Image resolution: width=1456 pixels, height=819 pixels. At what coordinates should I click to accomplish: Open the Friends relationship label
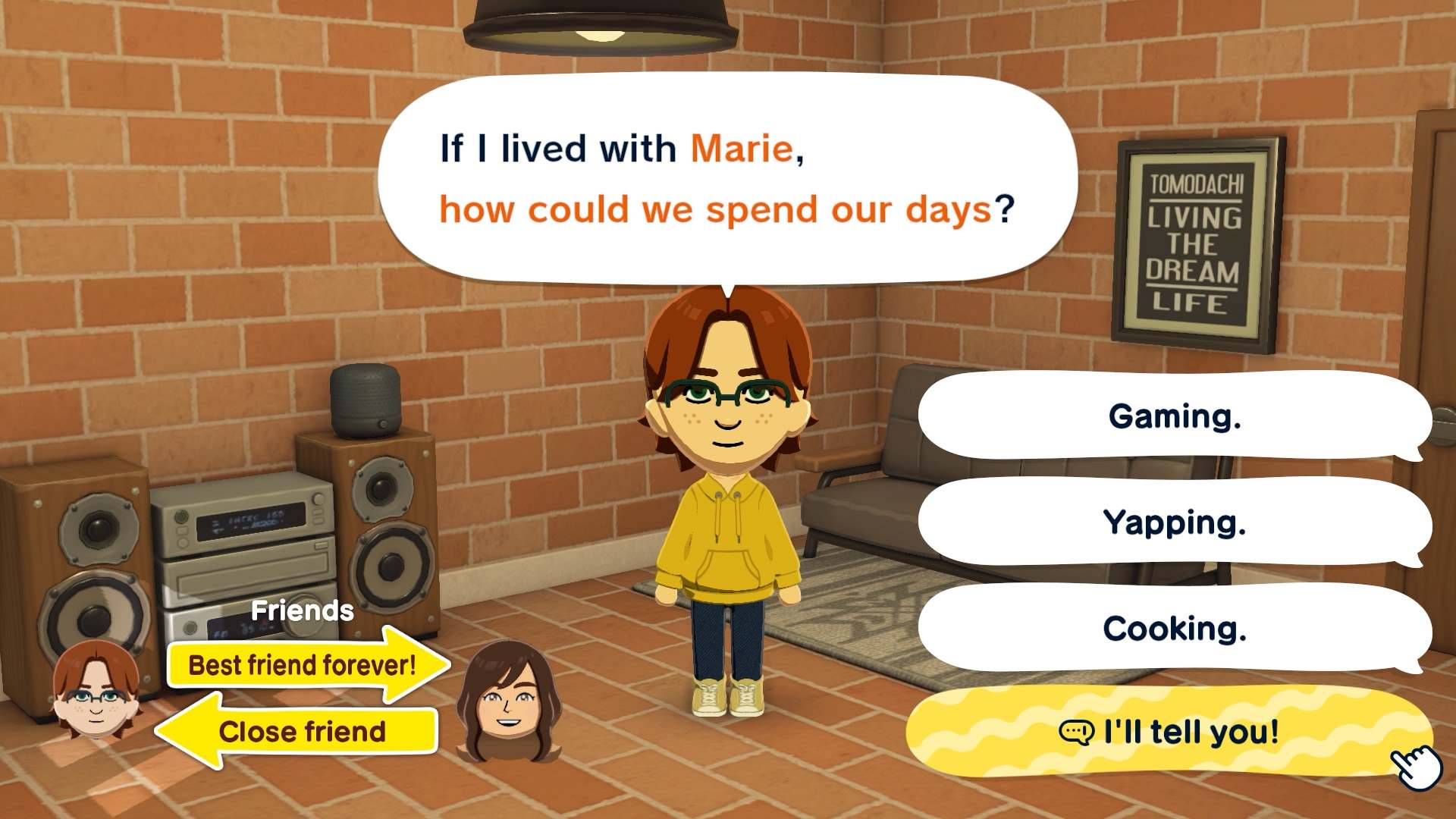(303, 610)
